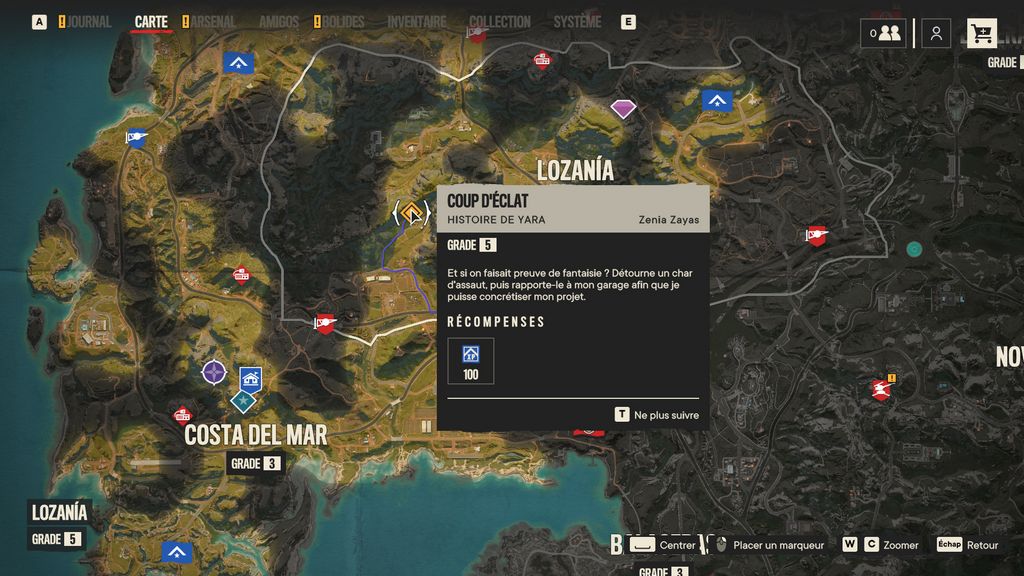Open the Journal tab
Image resolution: width=1024 pixels, height=576 pixels.
[x=88, y=22]
